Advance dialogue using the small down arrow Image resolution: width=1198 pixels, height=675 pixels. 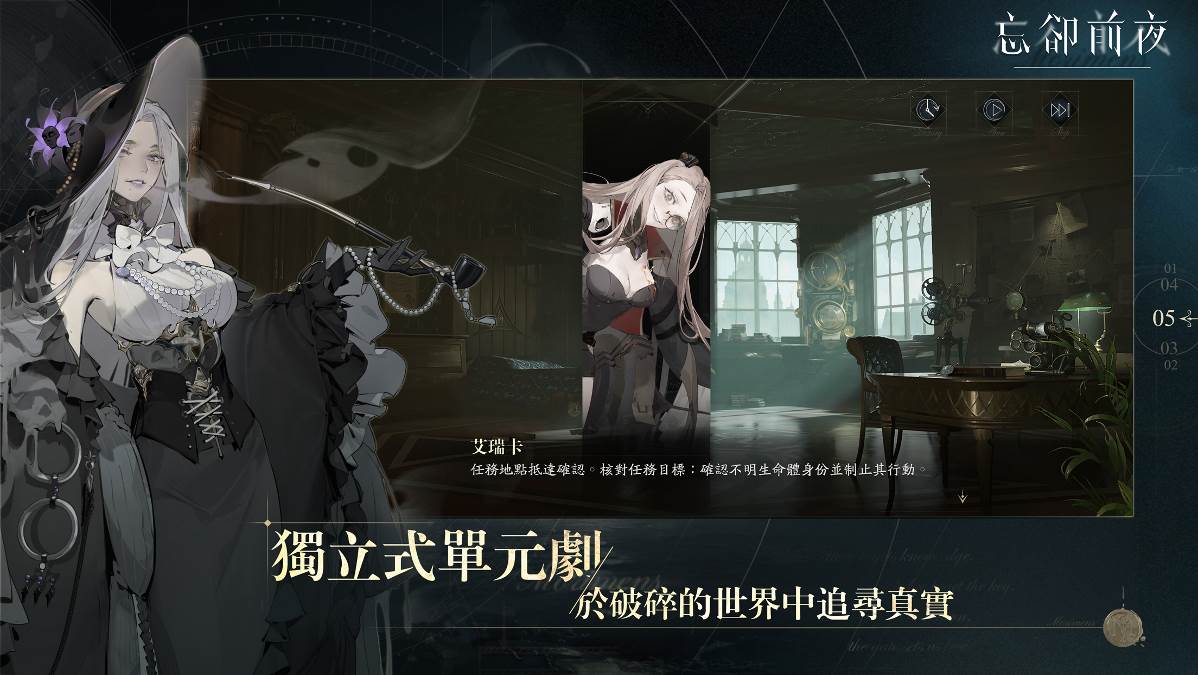click(x=962, y=496)
